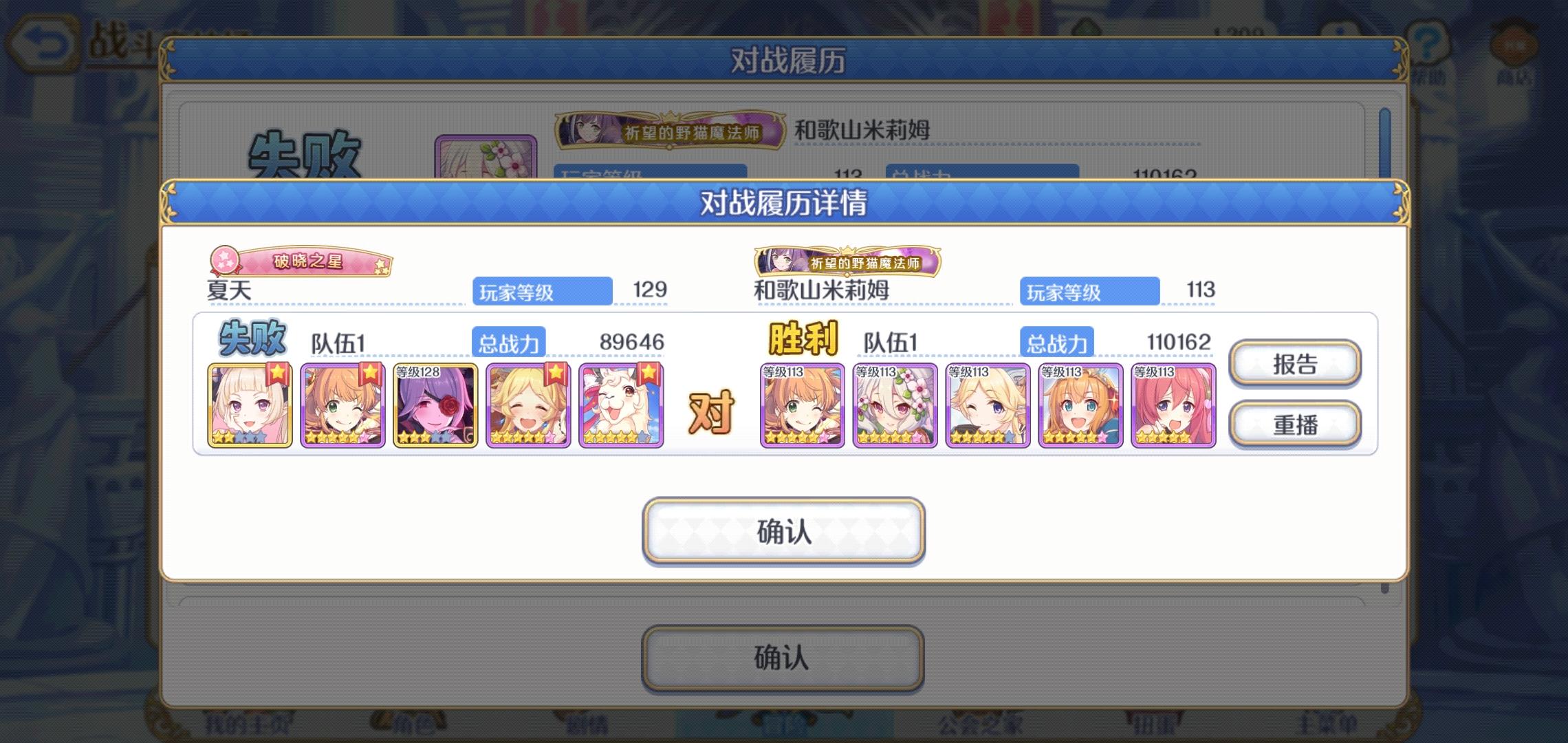Click the 报告 report button
Screen dimensions: 1568x743
click(x=1295, y=365)
